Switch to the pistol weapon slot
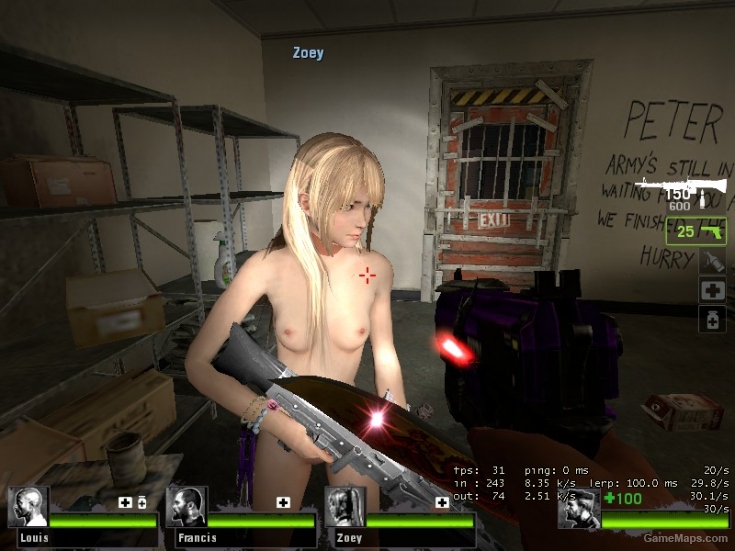This screenshot has height=551, width=735. [x=696, y=232]
